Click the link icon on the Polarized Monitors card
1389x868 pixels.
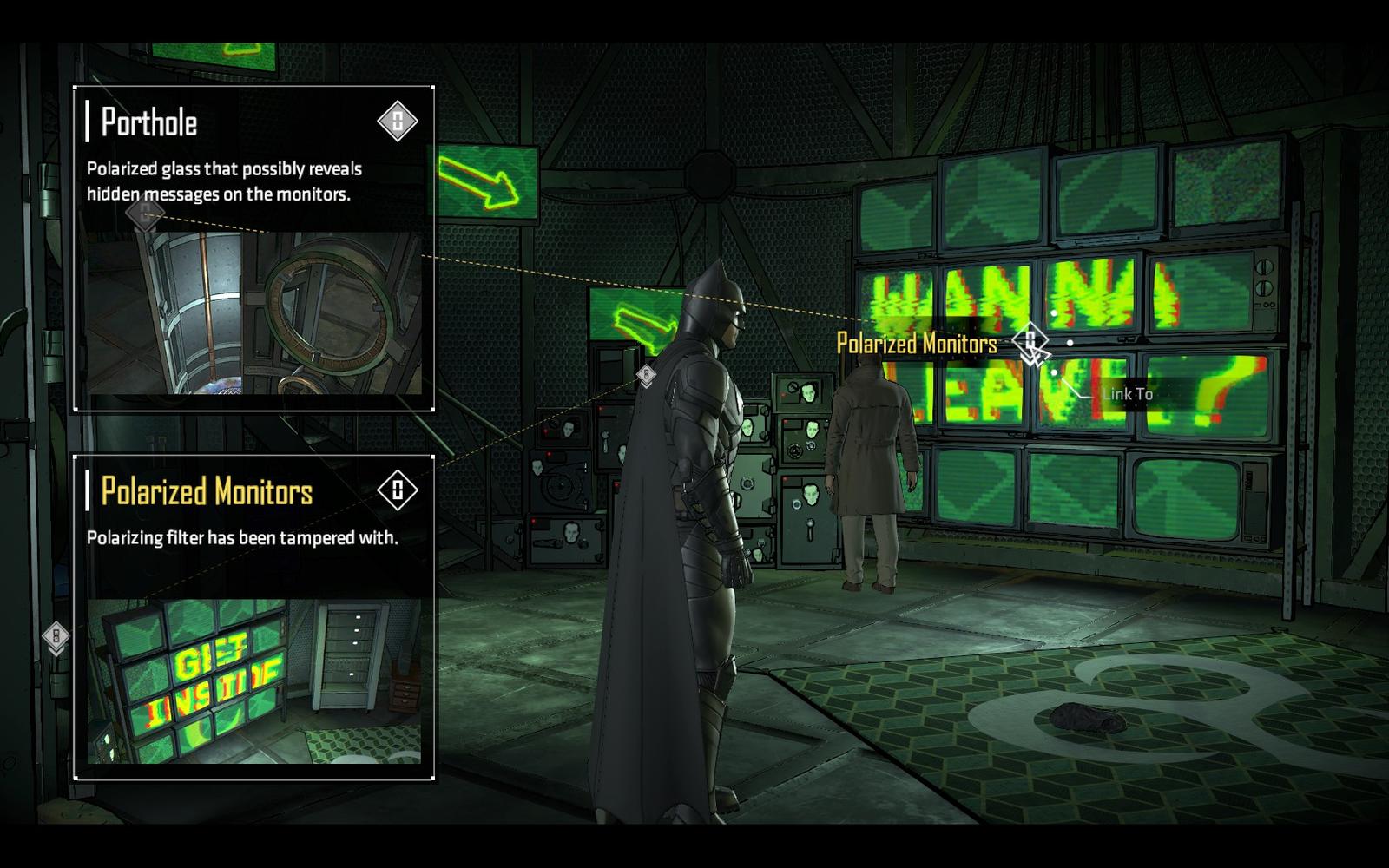pos(398,490)
